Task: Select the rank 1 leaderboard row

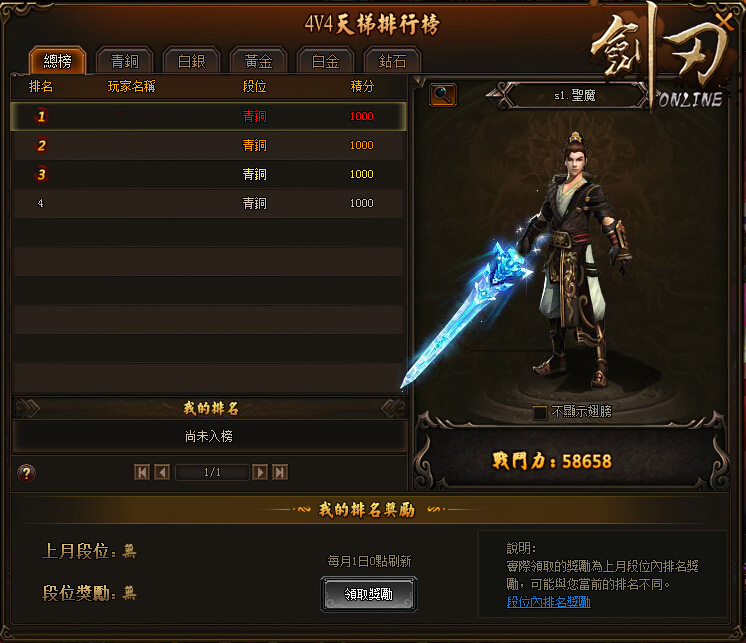Action: (208, 116)
